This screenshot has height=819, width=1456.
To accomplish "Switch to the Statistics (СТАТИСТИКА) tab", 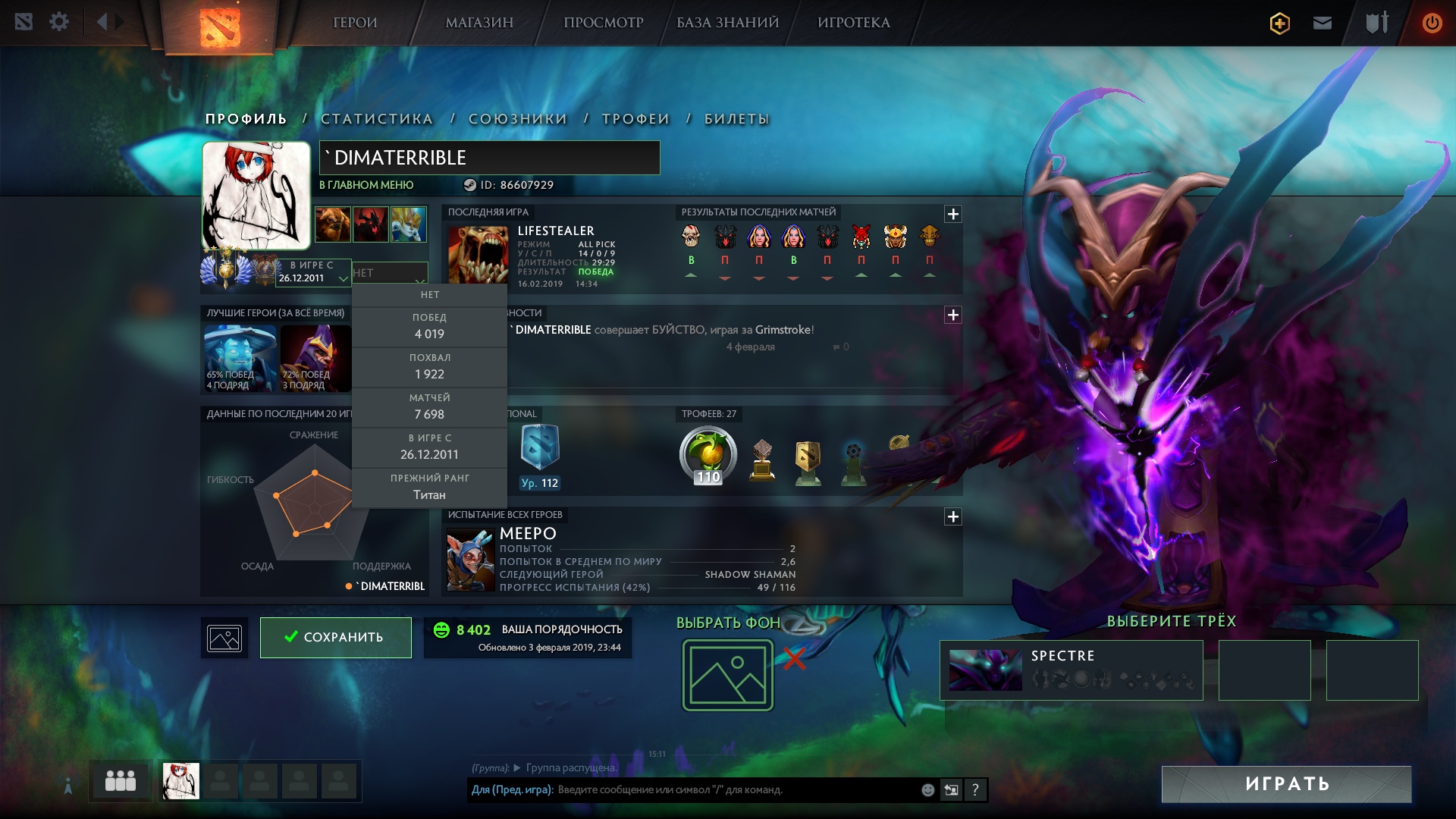I will pyautogui.click(x=377, y=119).
